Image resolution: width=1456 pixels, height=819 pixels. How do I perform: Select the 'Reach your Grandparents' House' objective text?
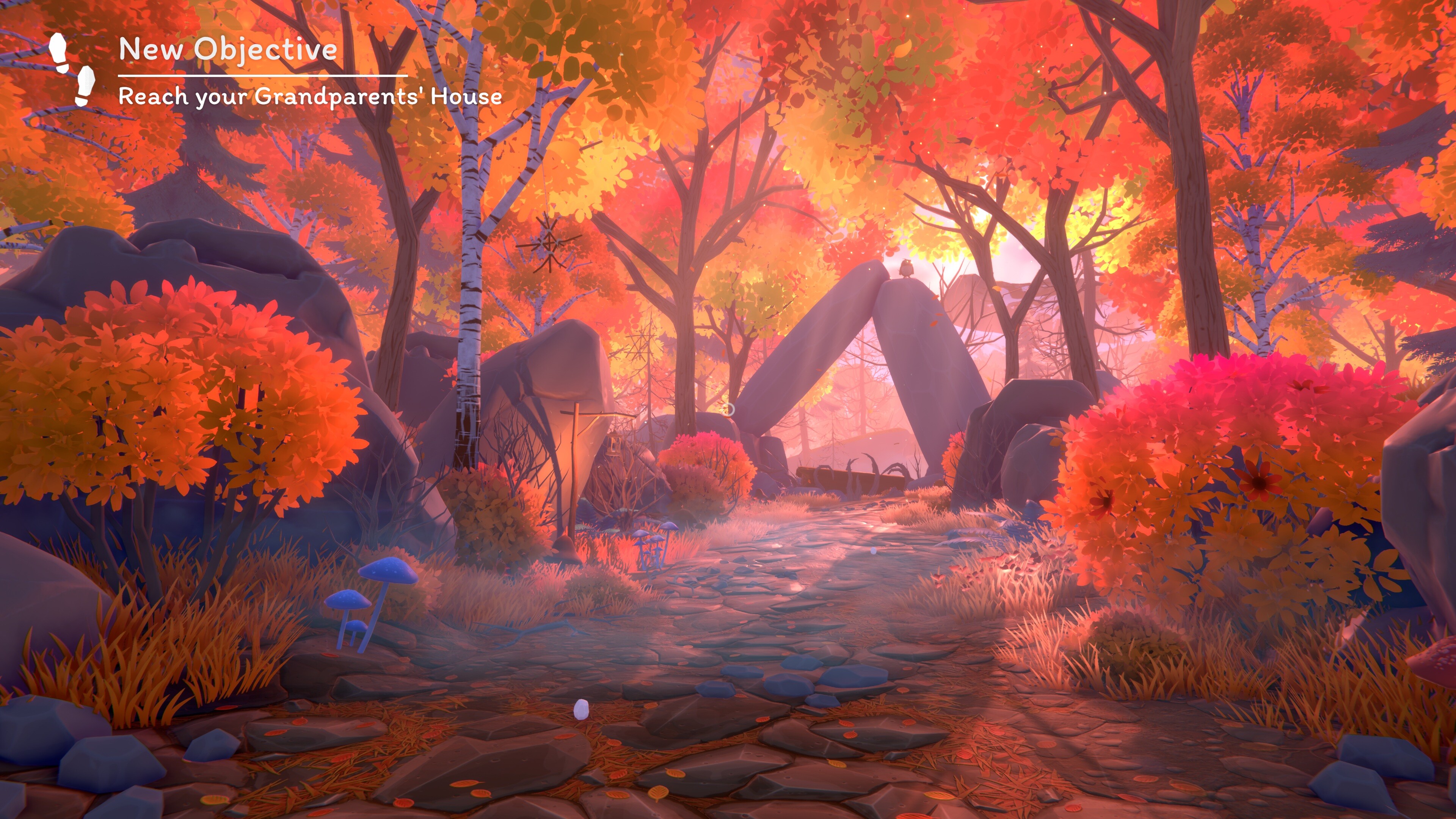click(310, 97)
